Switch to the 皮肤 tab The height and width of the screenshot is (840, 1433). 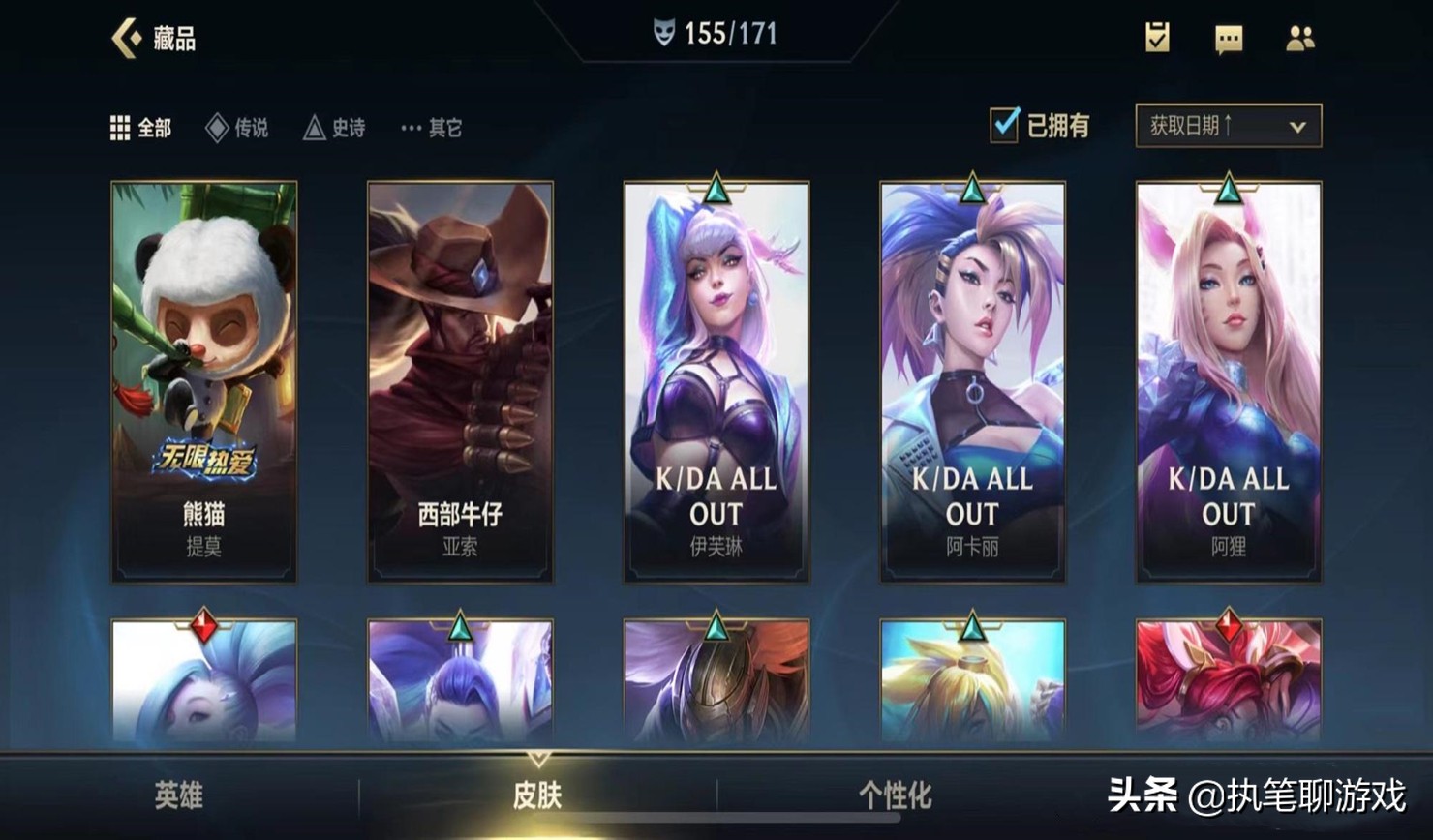(537, 795)
